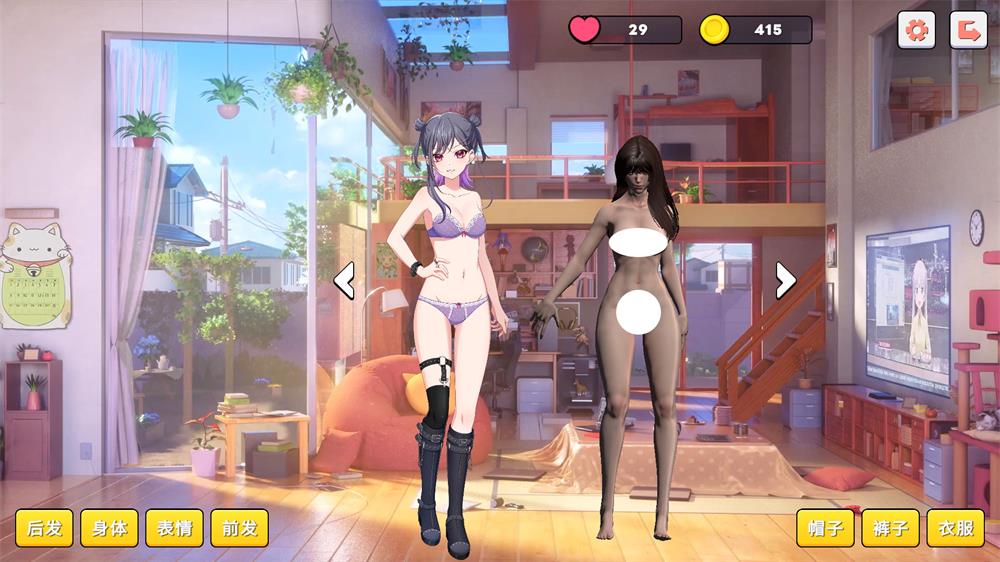
Task: Switch to the 衣服 clothes category
Action: click(x=955, y=528)
